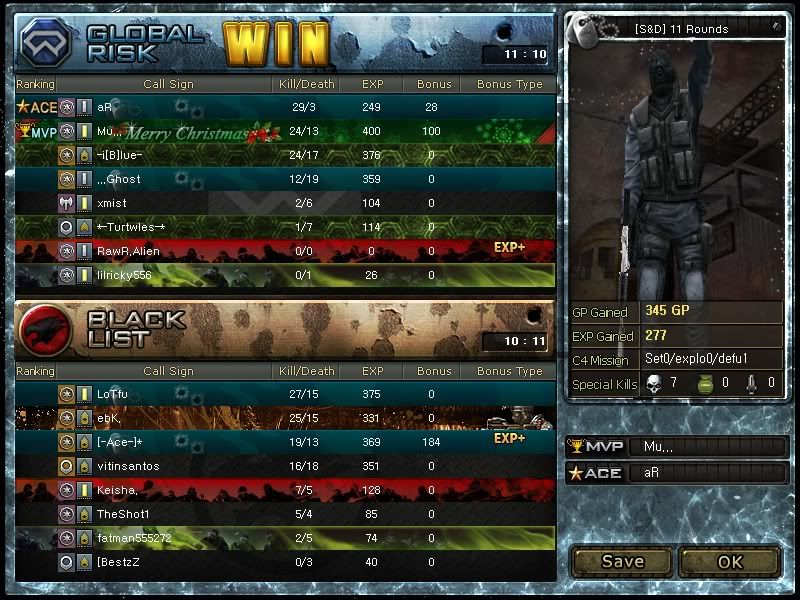This screenshot has width=800, height=600.
Task: Select Keisha.'s scoreboard row
Action: pyautogui.click(x=285, y=490)
